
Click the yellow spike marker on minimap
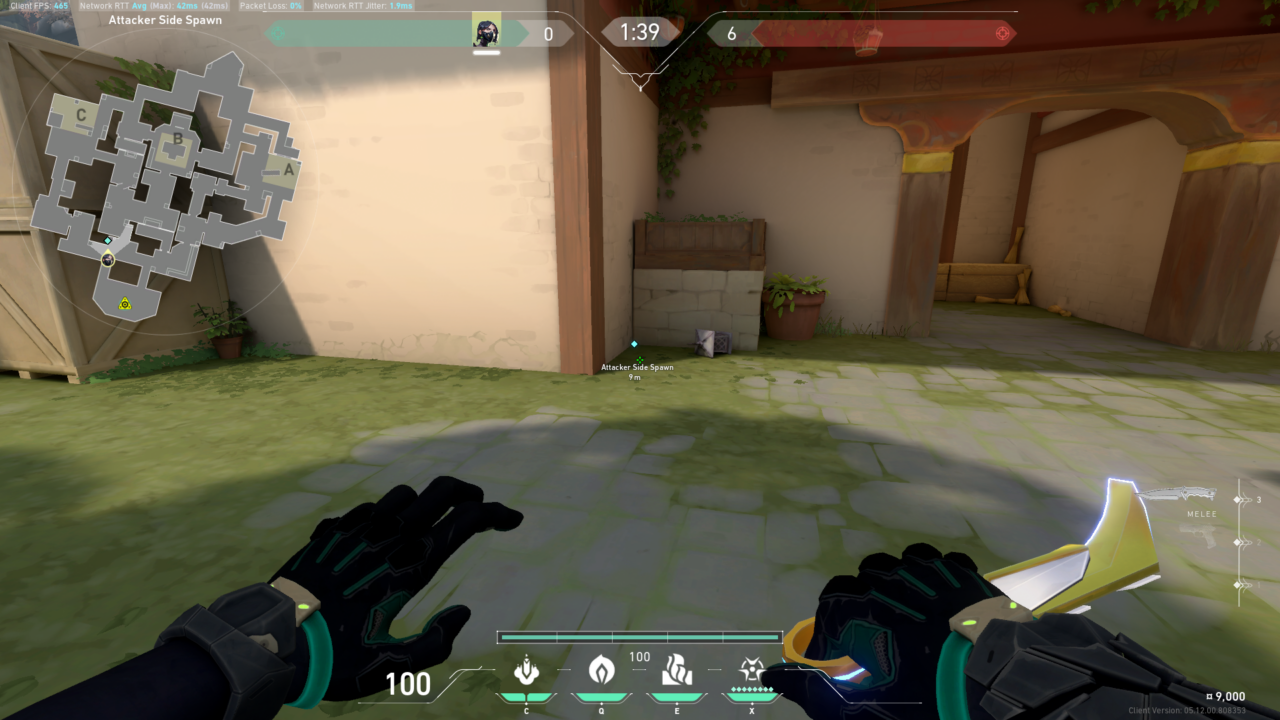coord(125,303)
